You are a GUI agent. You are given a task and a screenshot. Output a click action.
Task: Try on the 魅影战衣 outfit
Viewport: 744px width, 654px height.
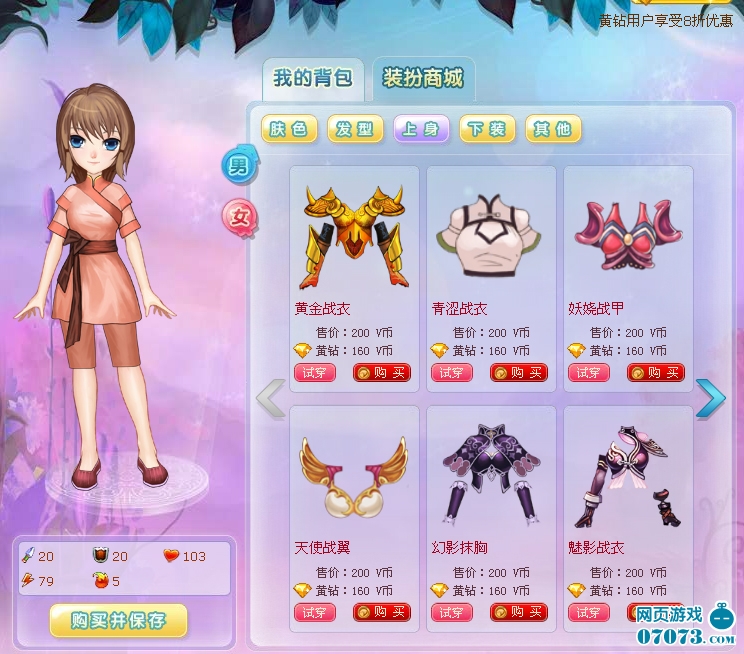(588, 613)
